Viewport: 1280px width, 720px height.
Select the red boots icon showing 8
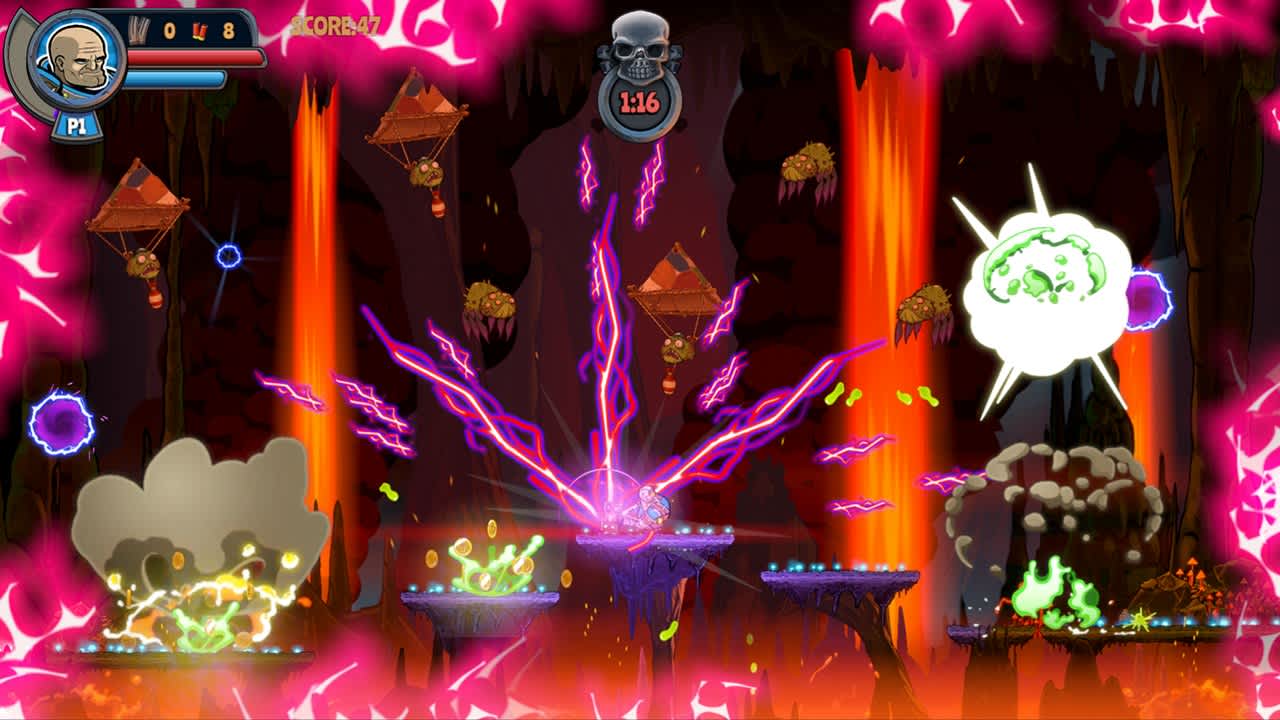198,30
